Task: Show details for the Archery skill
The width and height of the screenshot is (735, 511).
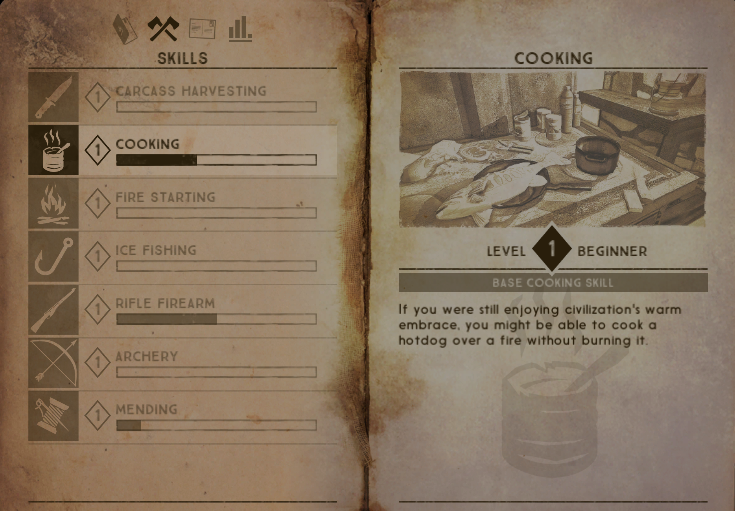Action: coord(183,362)
